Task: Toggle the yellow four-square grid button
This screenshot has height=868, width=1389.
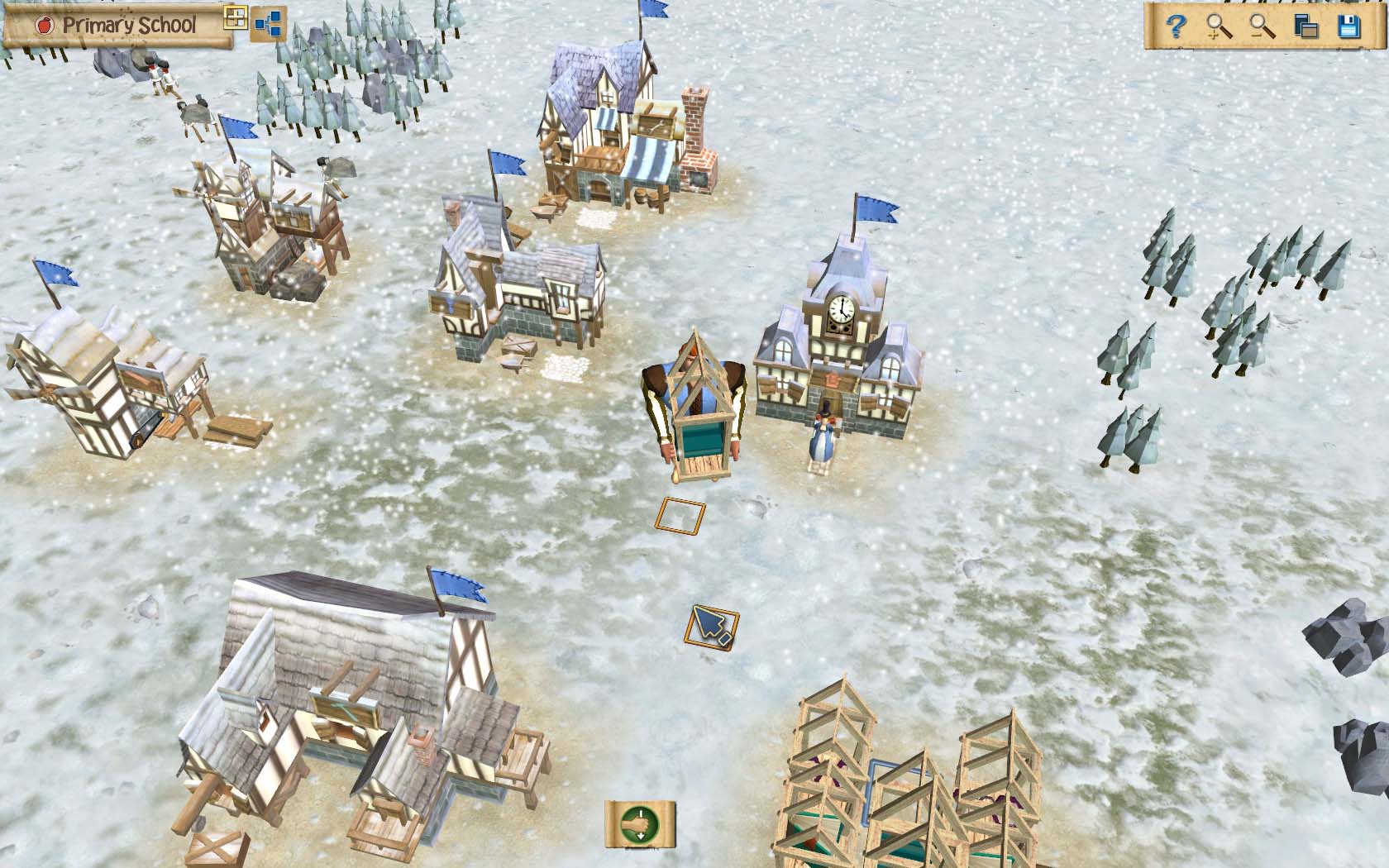Action: (x=236, y=18)
